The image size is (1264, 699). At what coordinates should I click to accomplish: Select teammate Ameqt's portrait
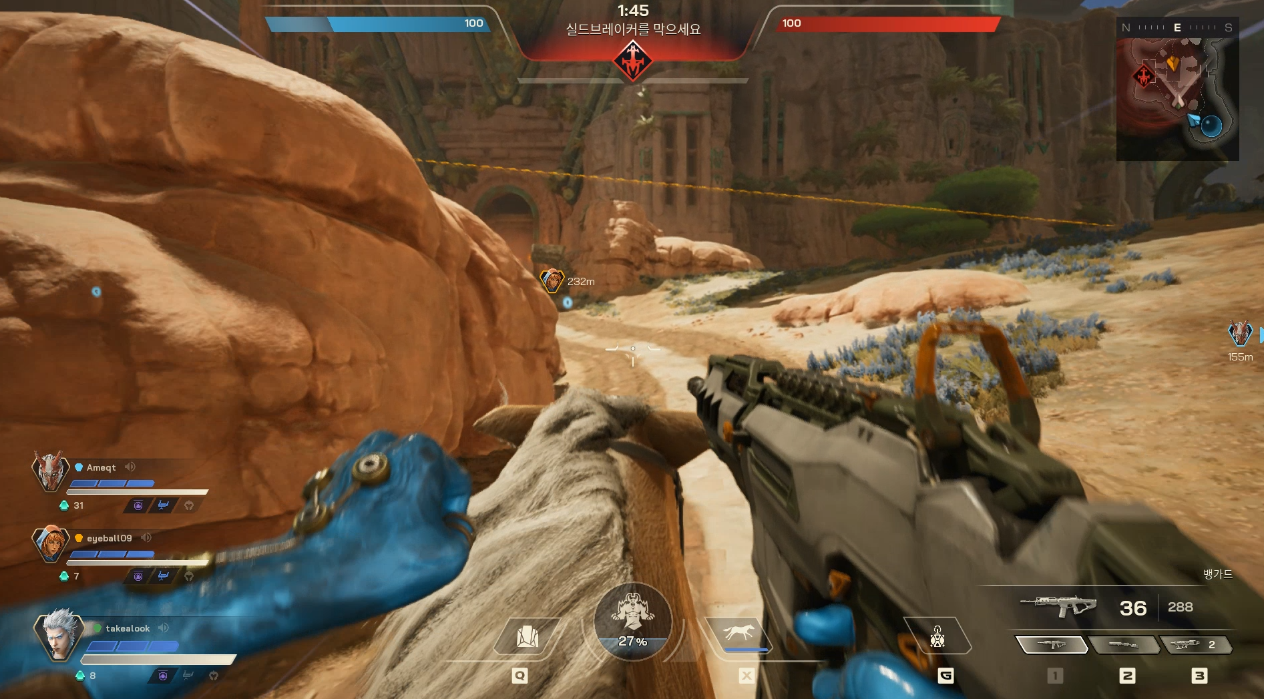tap(49, 471)
